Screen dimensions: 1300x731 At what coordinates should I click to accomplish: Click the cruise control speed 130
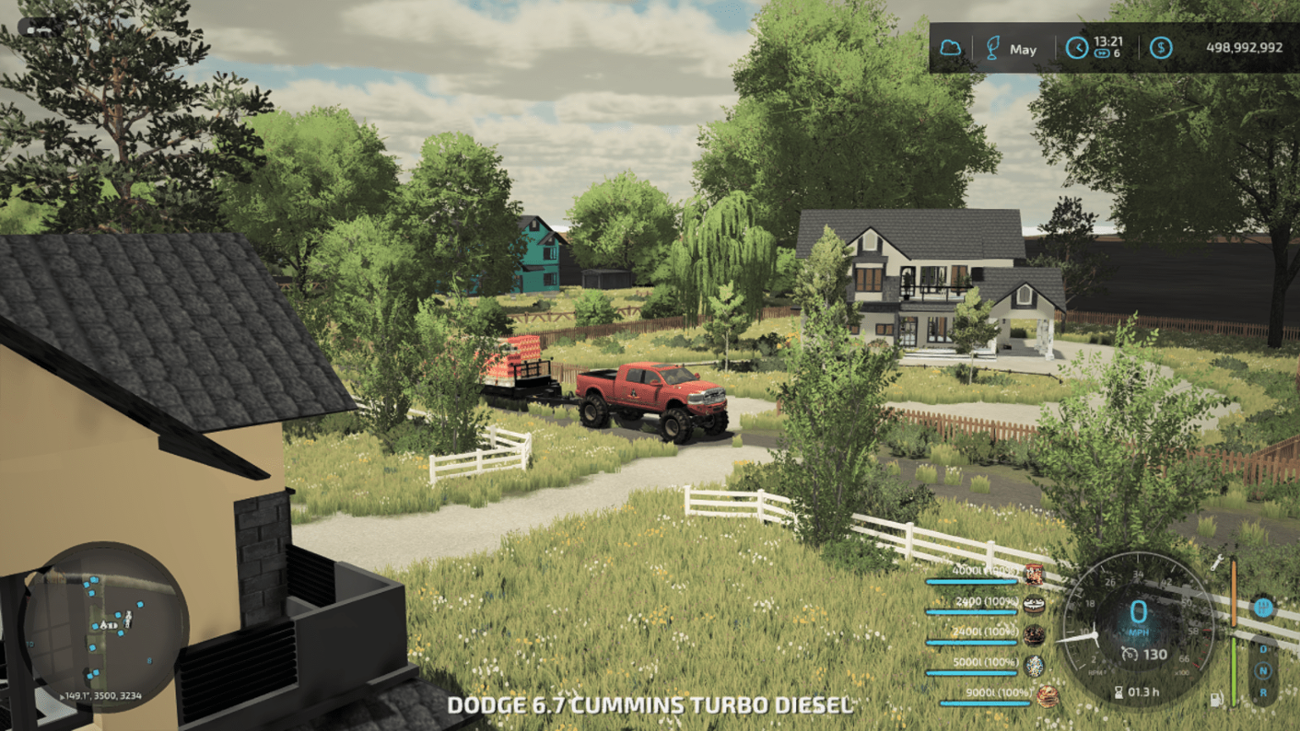pyautogui.click(x=1155, y=653)
